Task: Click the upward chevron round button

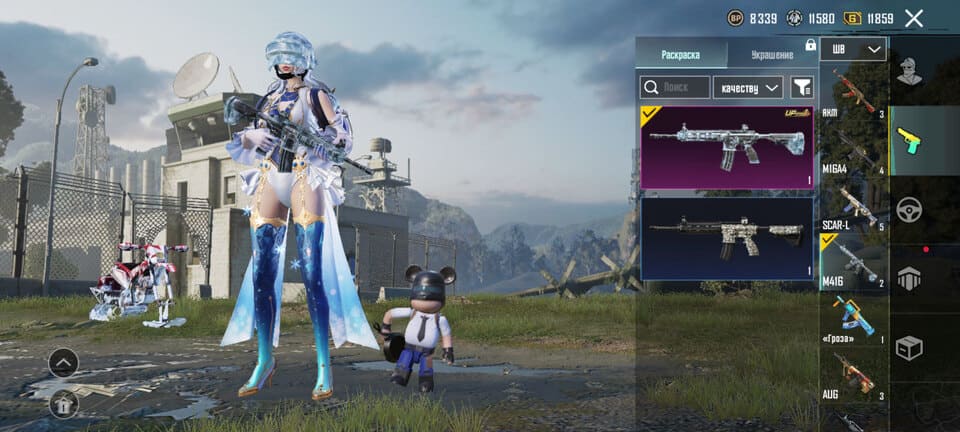Action: tap(63, 363)
